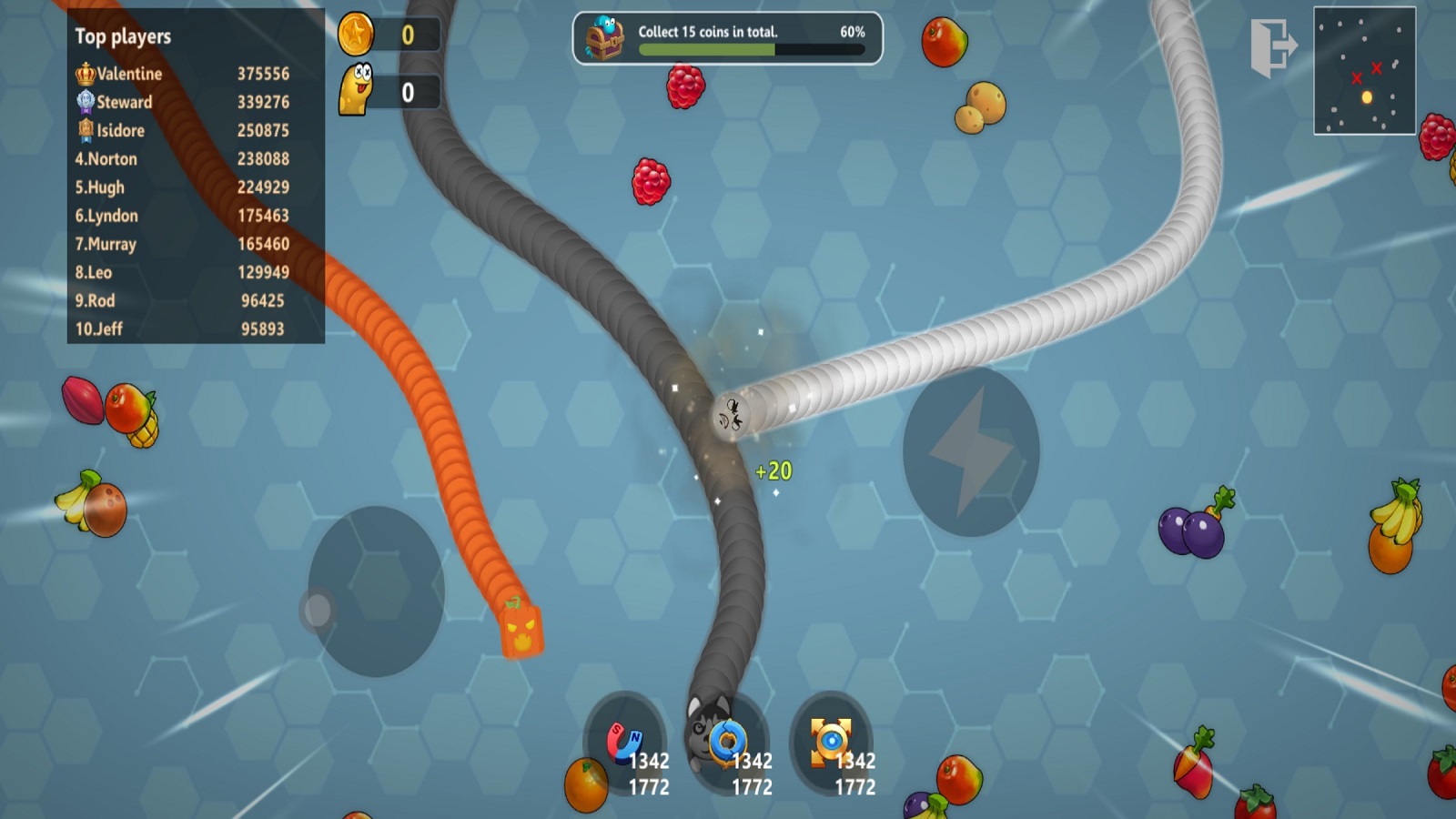
Task: Click the gold star coin icon
Action: pyautogui.click(x=356, y=35)
